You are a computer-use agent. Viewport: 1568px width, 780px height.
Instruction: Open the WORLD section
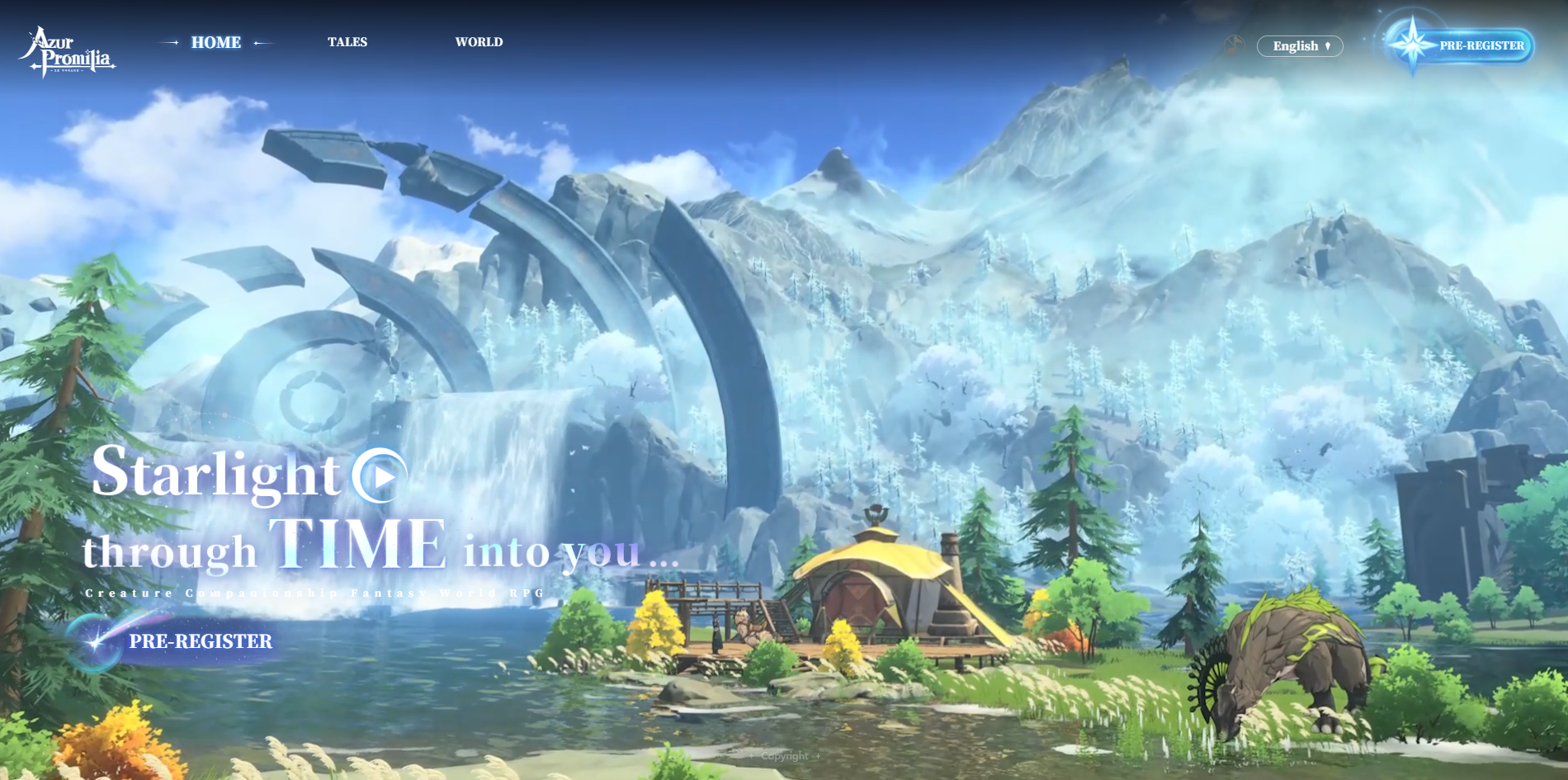[x=479, y=42]
